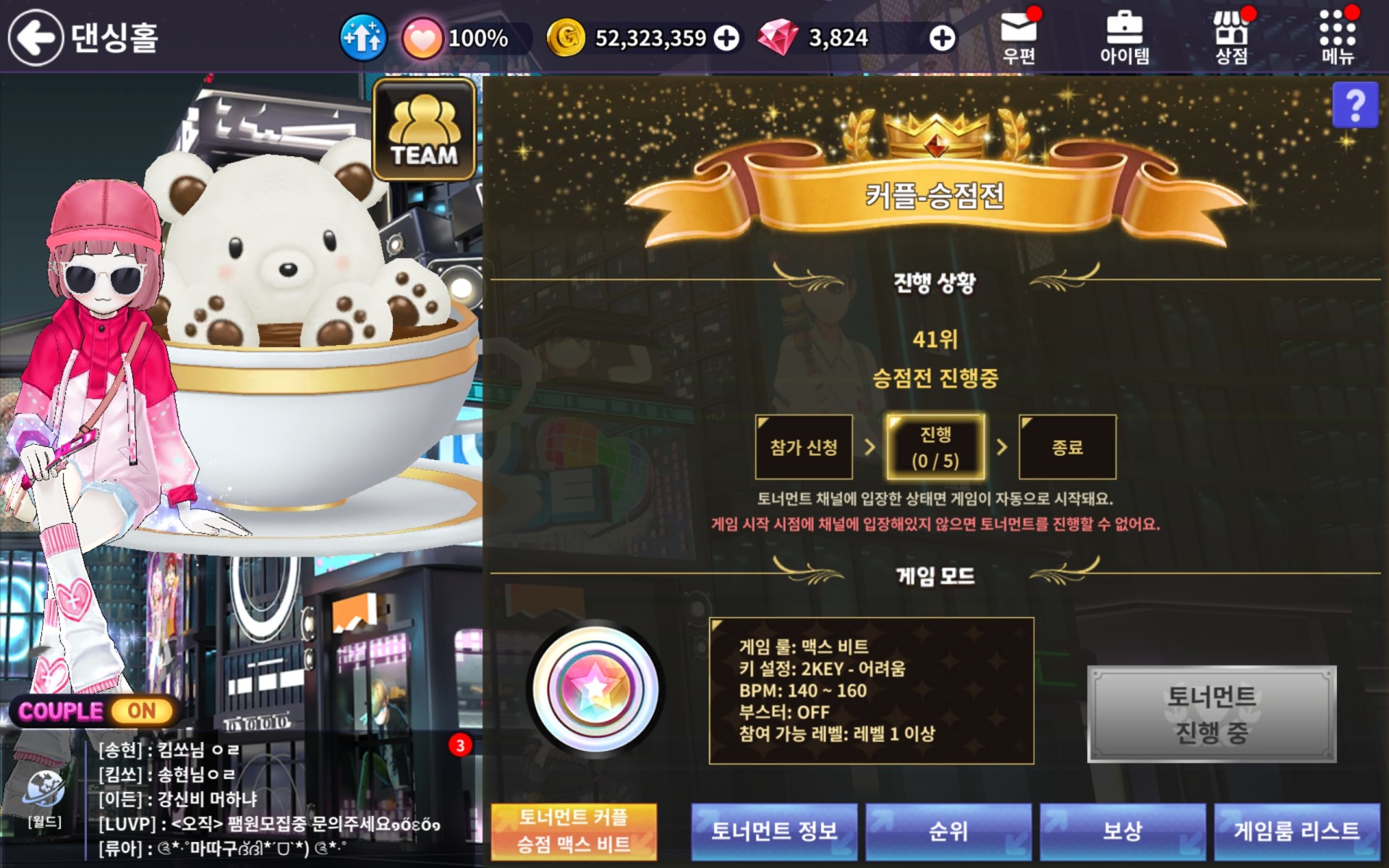Open the 게임룸 리스트 room list

pos(1297,831)
